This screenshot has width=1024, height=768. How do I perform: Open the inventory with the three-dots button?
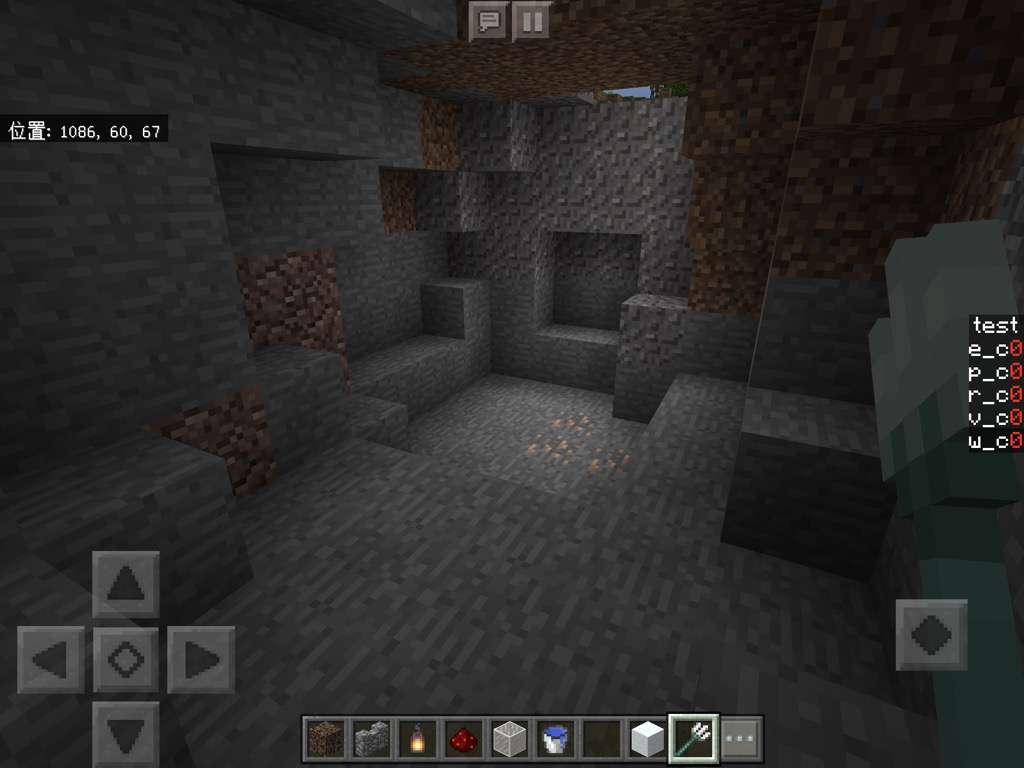click(740, 740)
